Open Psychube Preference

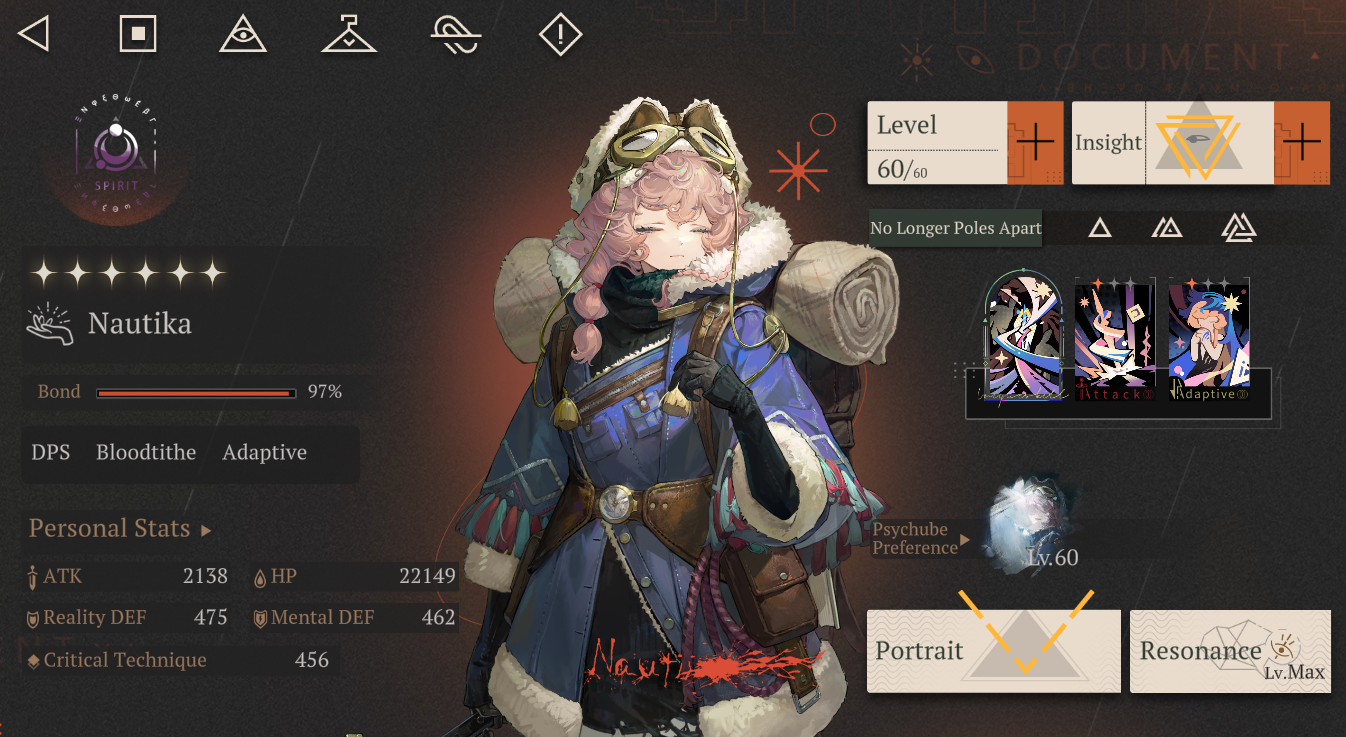(920, 539)
